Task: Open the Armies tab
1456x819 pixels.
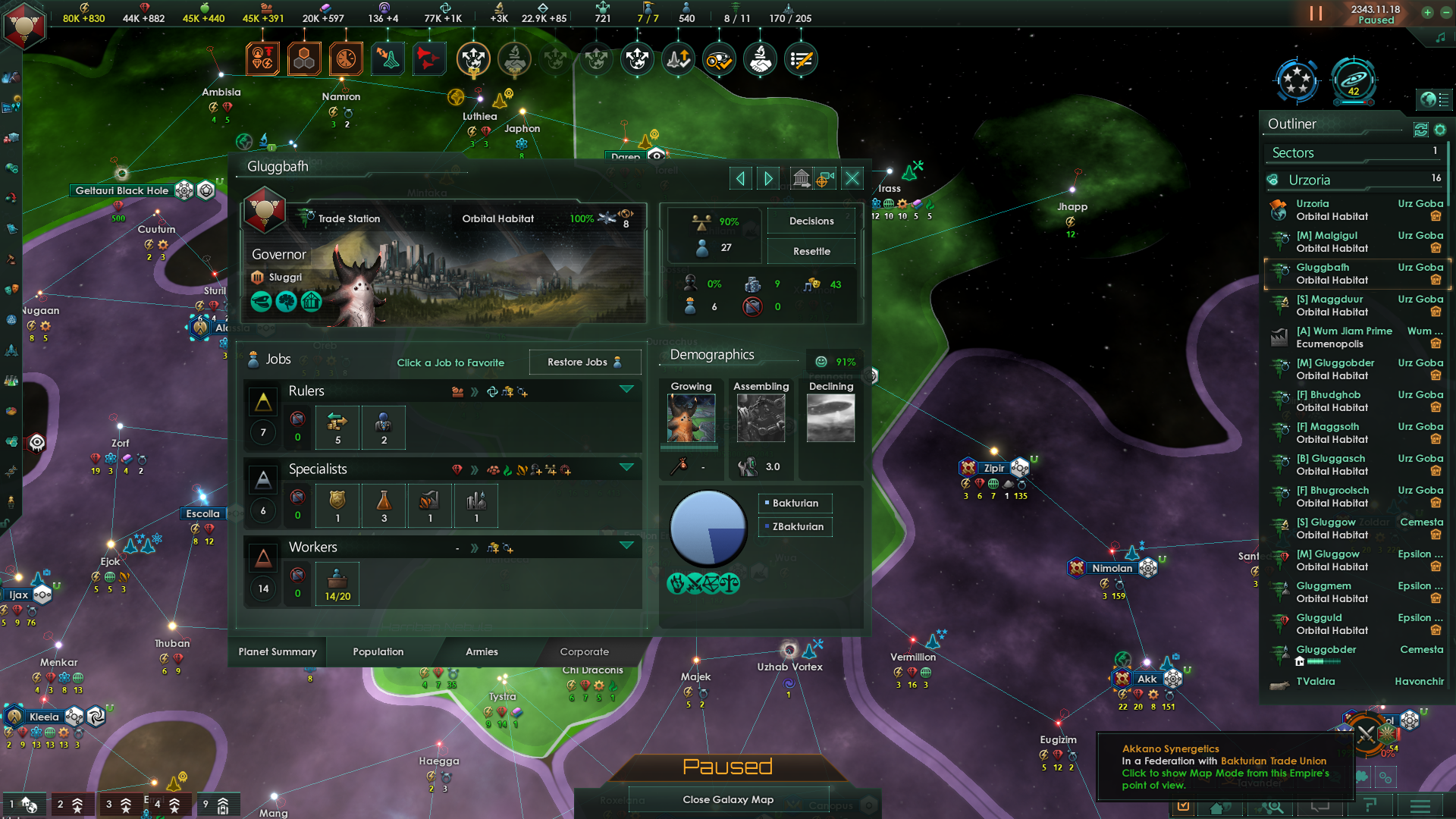Action: (481, 652)
